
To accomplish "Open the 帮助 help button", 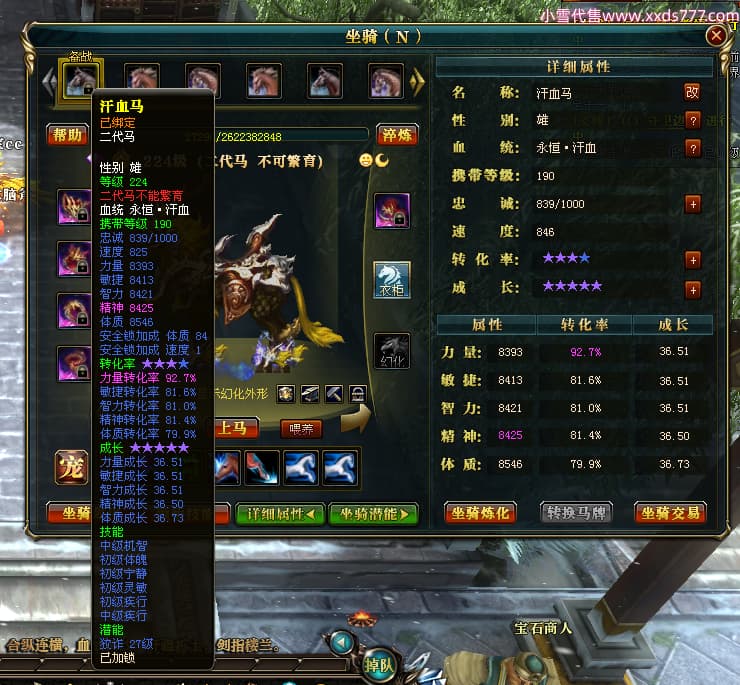I will [67, 135].
